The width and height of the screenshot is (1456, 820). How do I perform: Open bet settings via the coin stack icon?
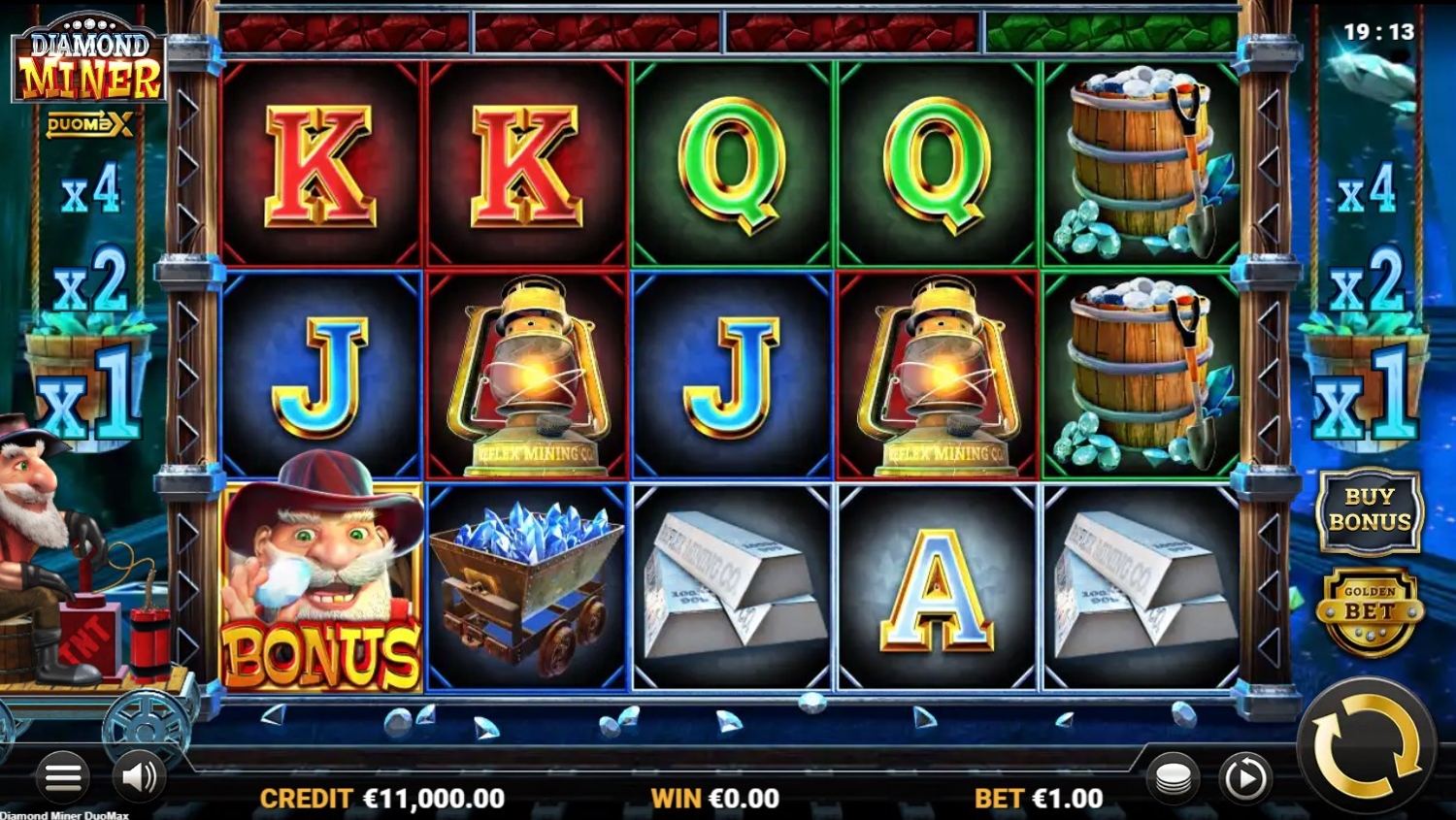coord(1173,777)
